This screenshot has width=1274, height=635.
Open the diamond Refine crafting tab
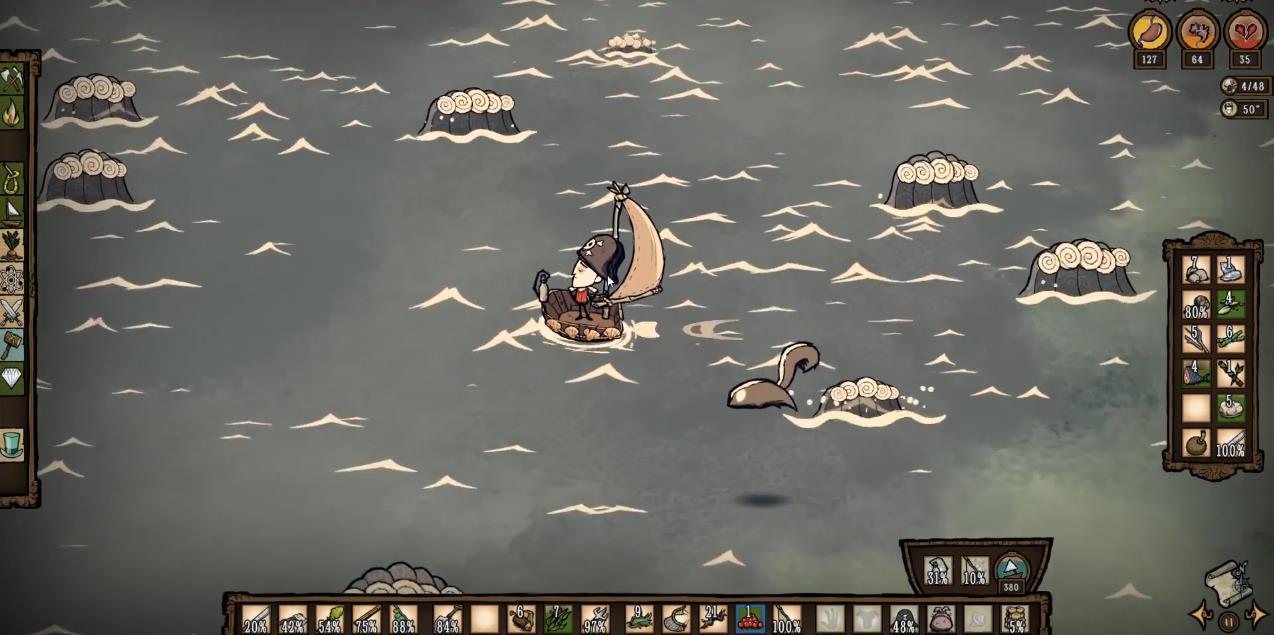(12, 378)
